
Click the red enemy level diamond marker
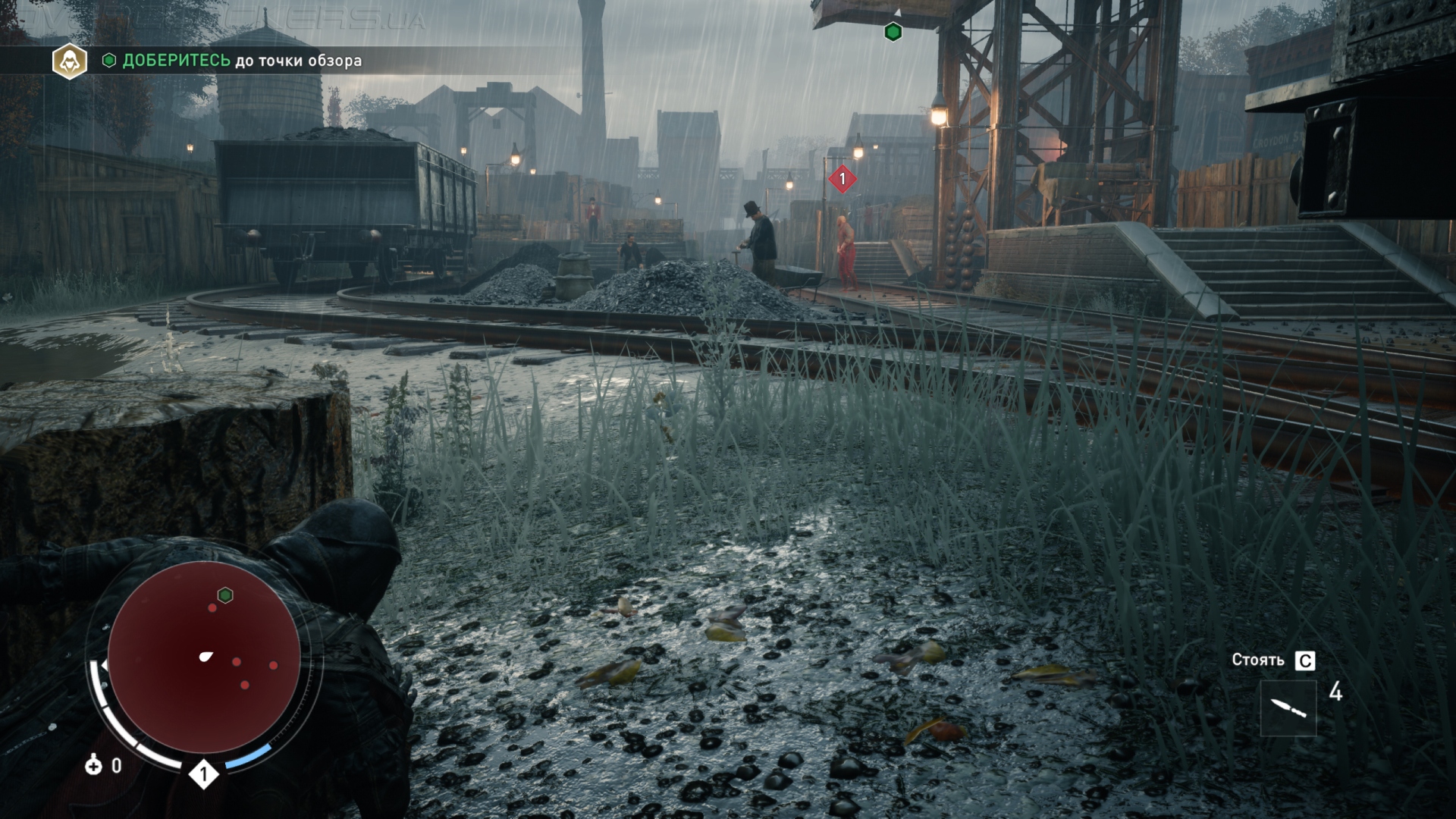842,180
